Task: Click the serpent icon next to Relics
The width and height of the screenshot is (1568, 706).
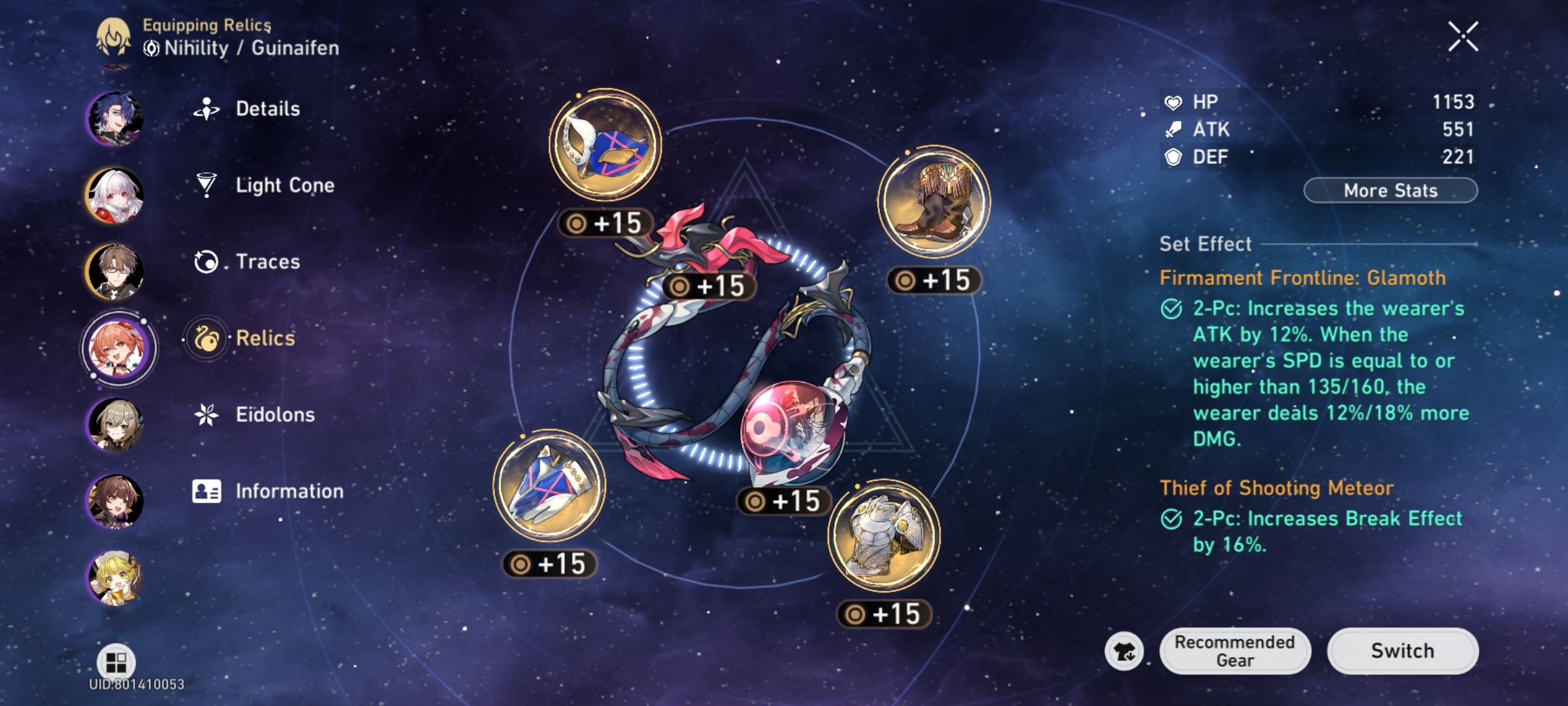Action: click(x=206, y=338)
